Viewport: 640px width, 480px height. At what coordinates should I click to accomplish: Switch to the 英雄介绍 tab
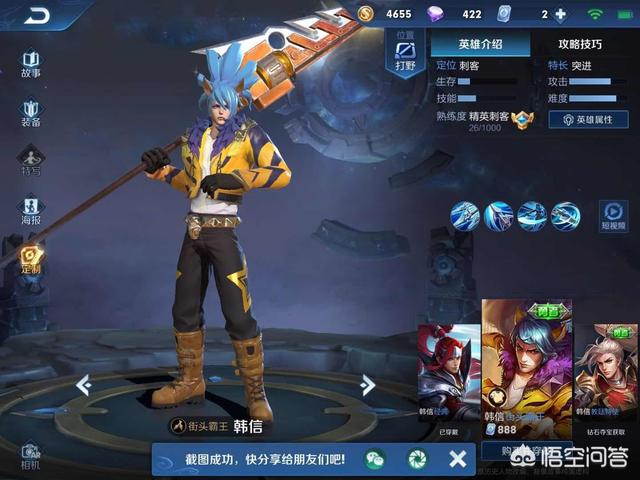(x=480, y=44)
